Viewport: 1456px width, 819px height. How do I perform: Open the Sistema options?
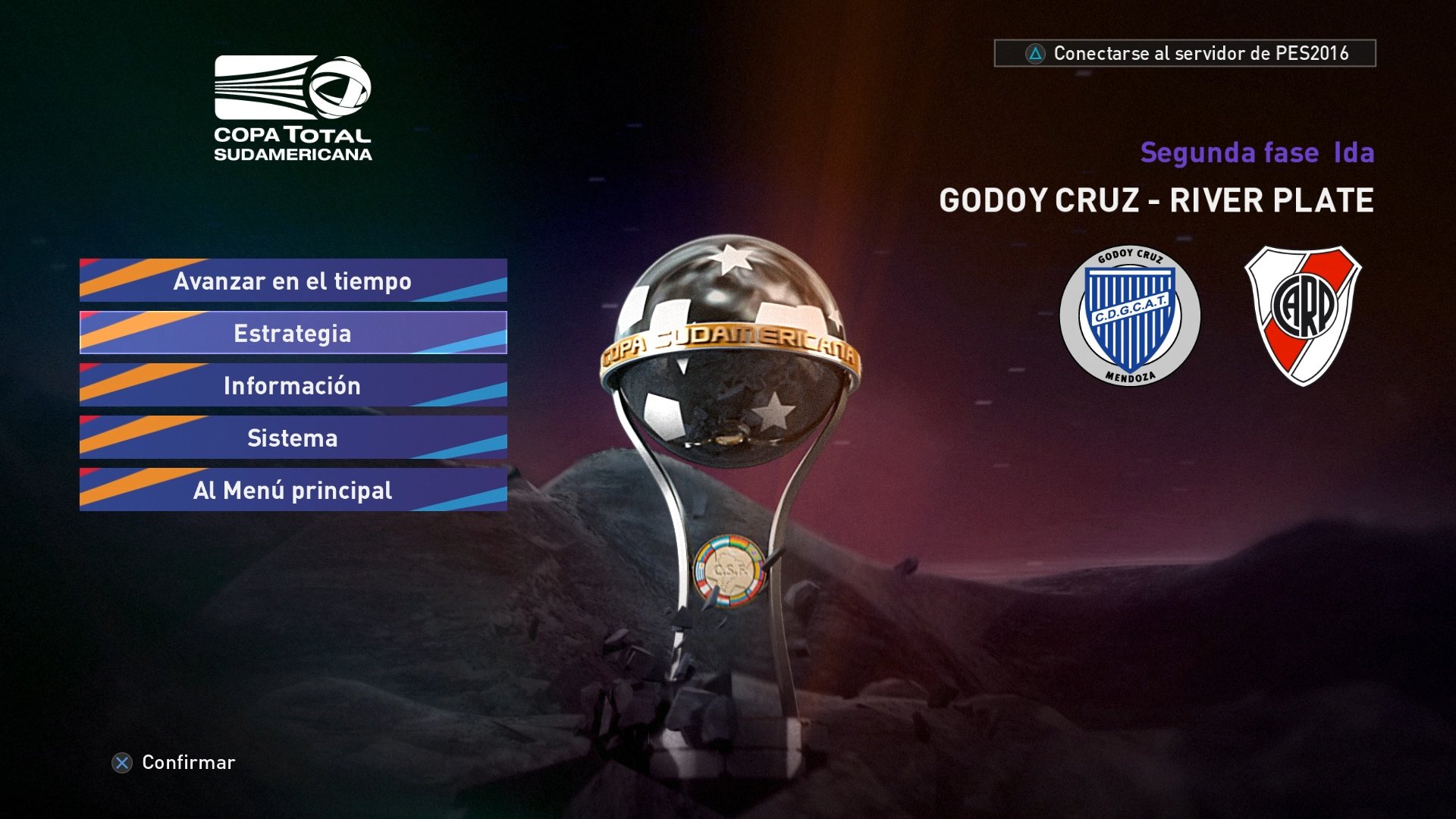pos(293,438)
